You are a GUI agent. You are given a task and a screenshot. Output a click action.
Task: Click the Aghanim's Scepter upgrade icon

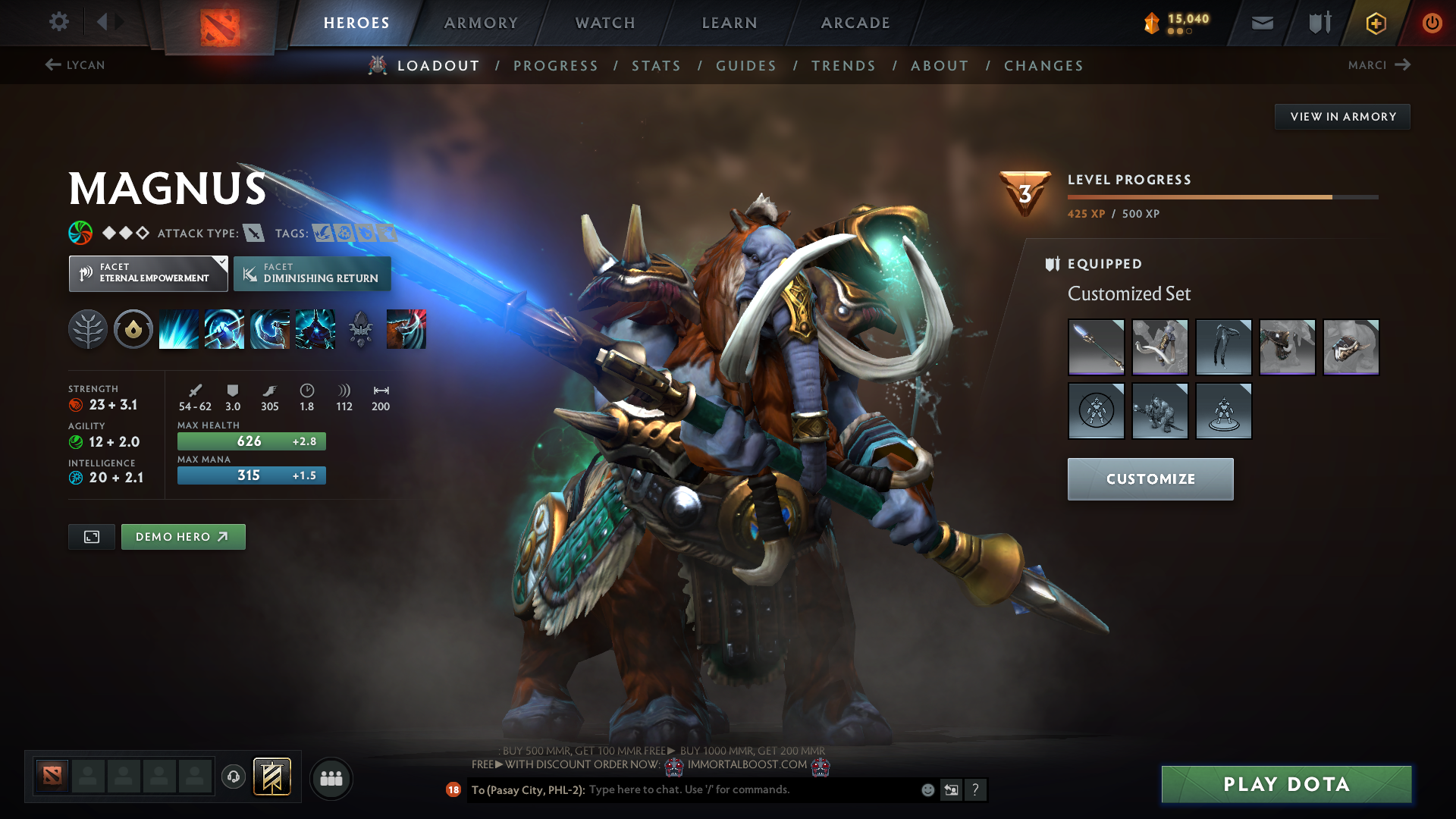click(361, 329)
